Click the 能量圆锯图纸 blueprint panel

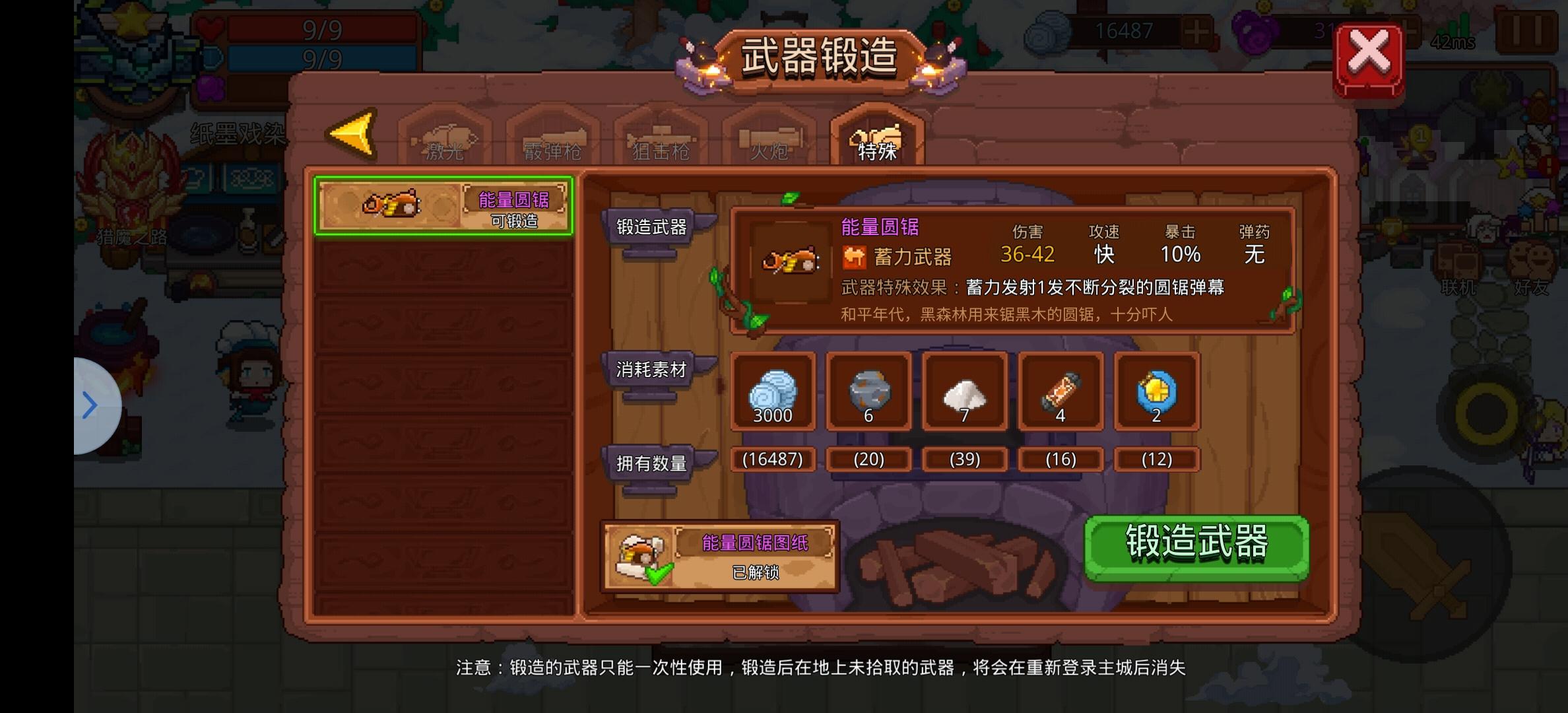tap(719, 555)
